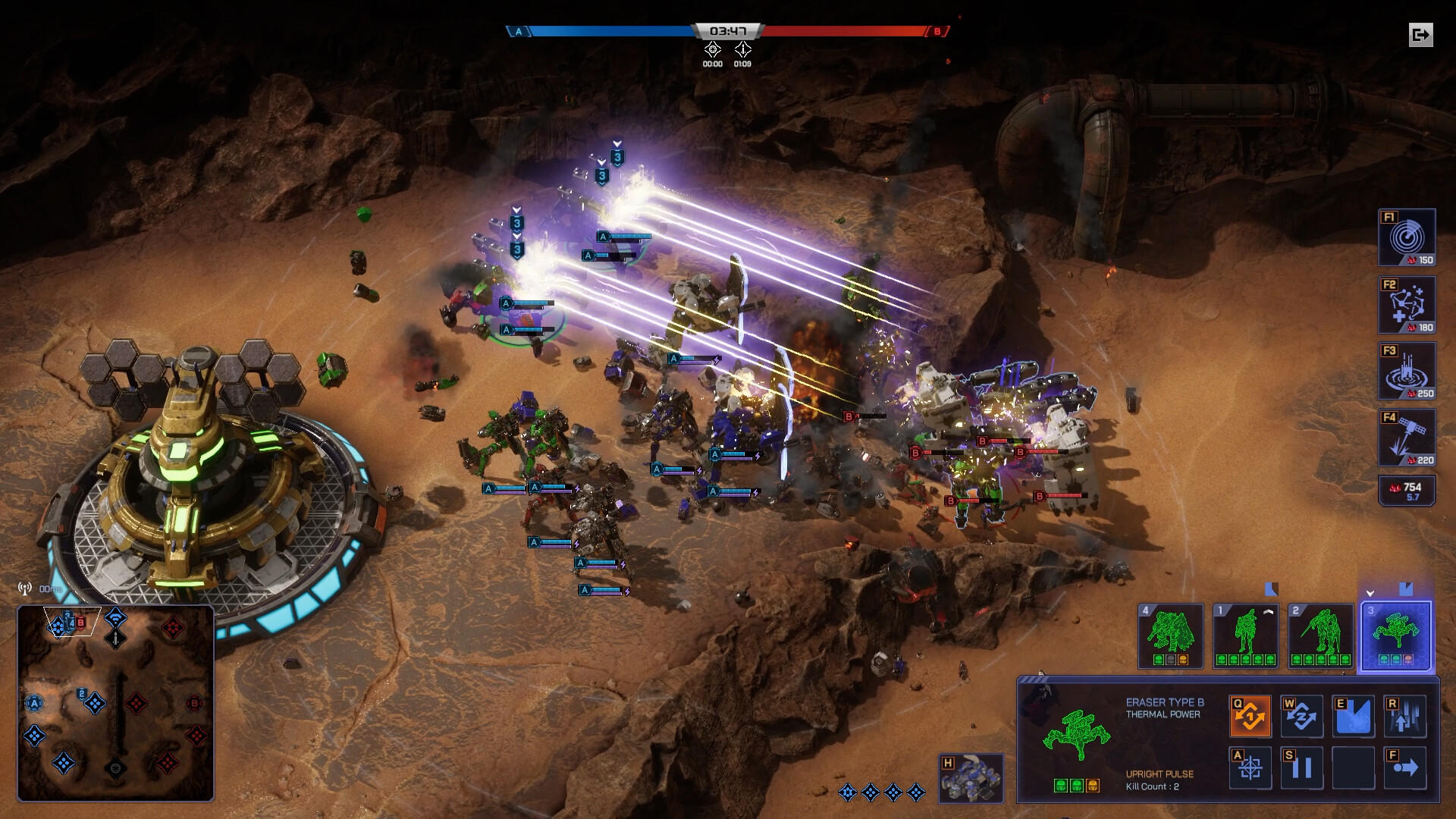Toggle the S hold position command
Image resolution: width=1456 pixels, height=819 pixels.
[1302, 768]
